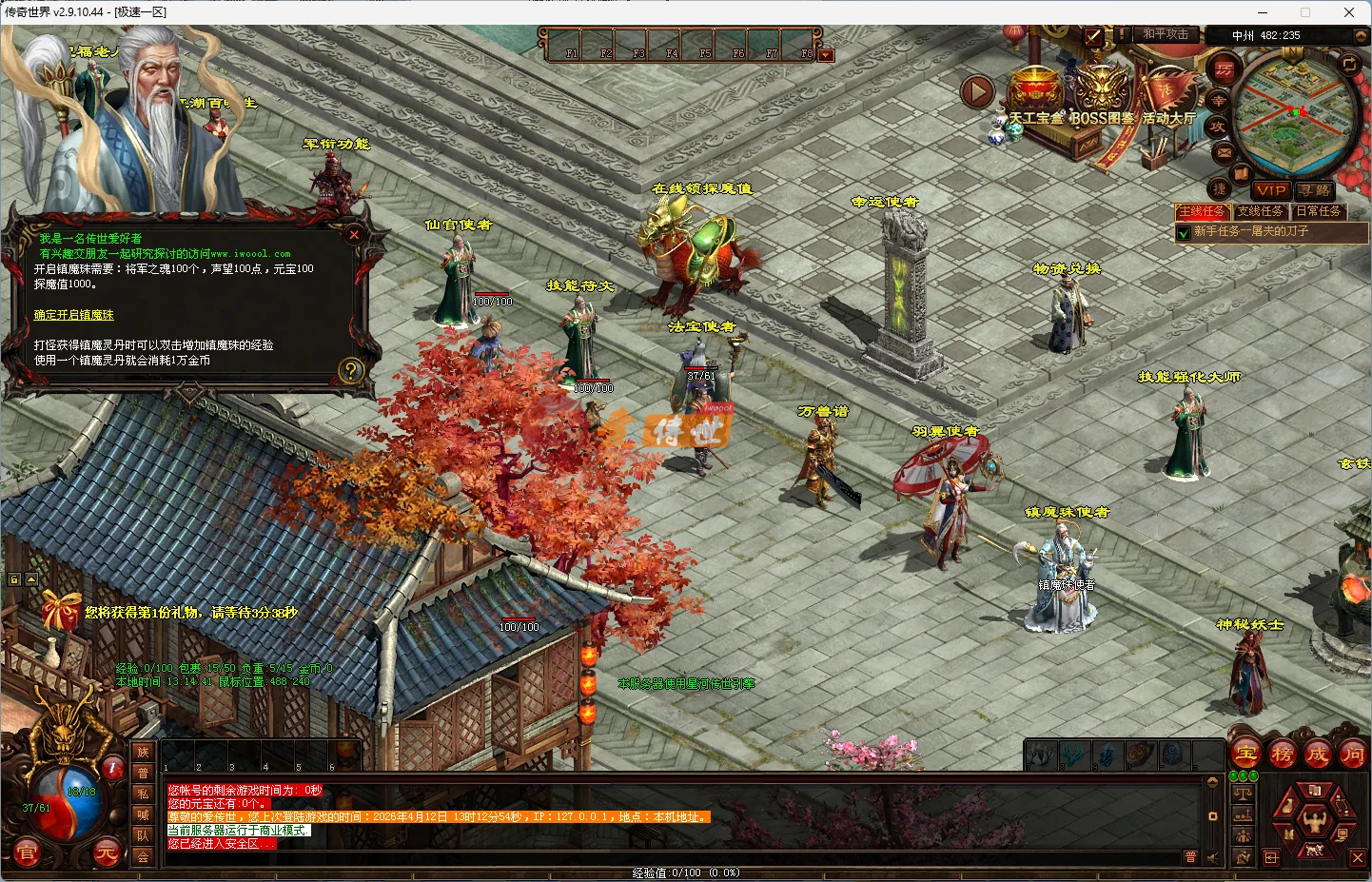
Task: Open the mail envelope icon on the right sidebar
Action: pos(1225,153)
